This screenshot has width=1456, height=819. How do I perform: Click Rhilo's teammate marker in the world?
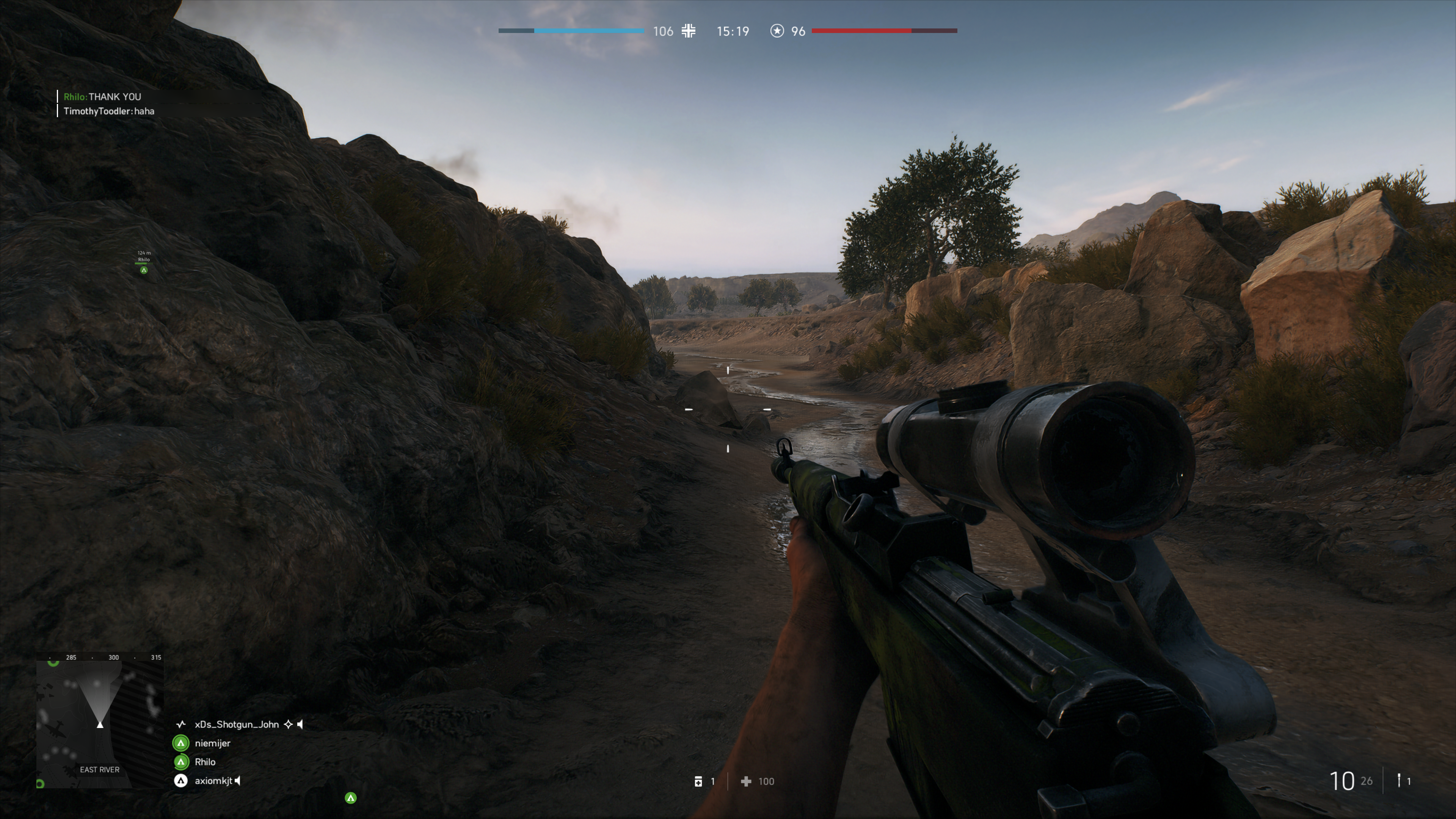(x=144, y=270)
